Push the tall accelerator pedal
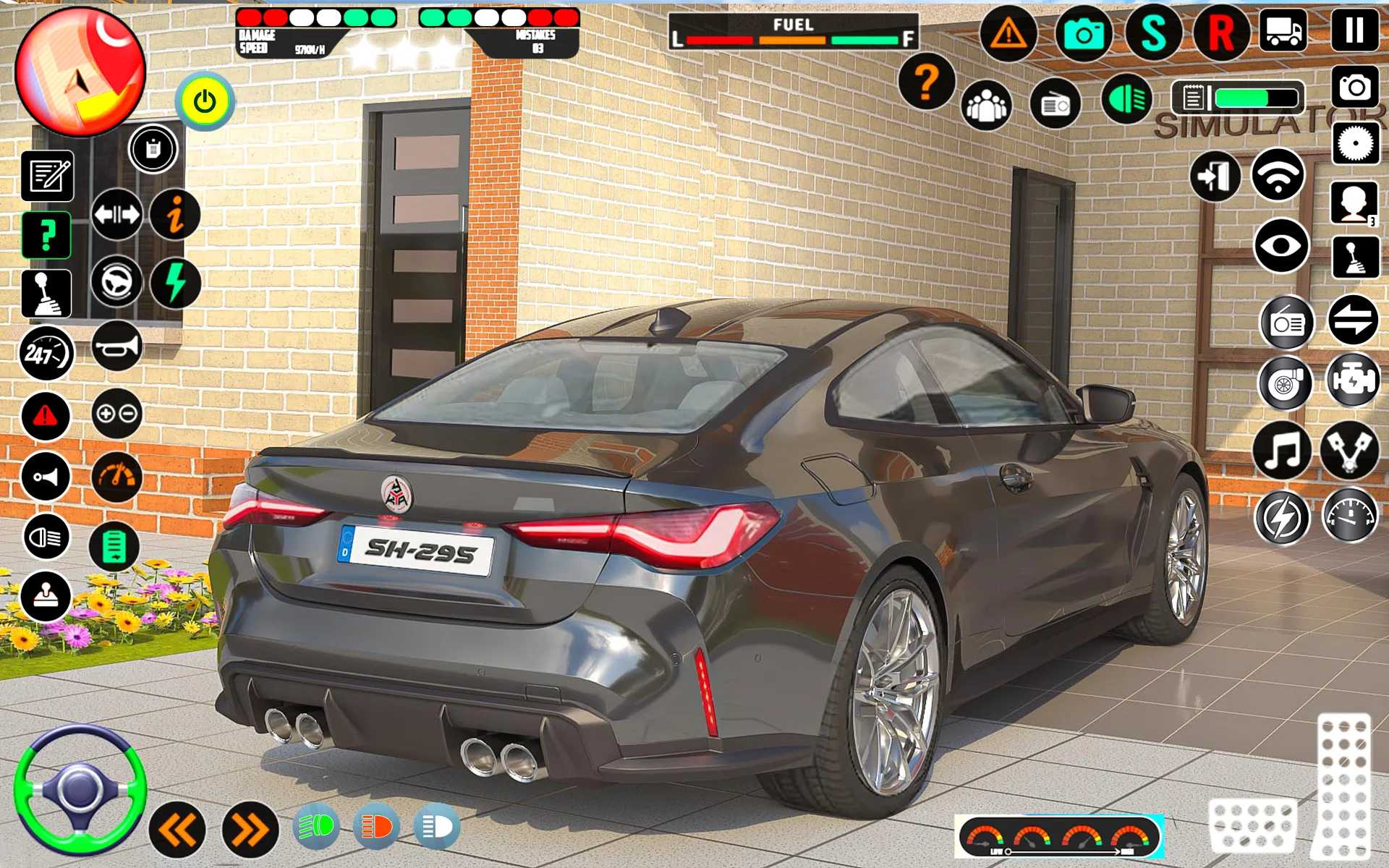This screenshot has height=868, width=1389. point(1344,785)
